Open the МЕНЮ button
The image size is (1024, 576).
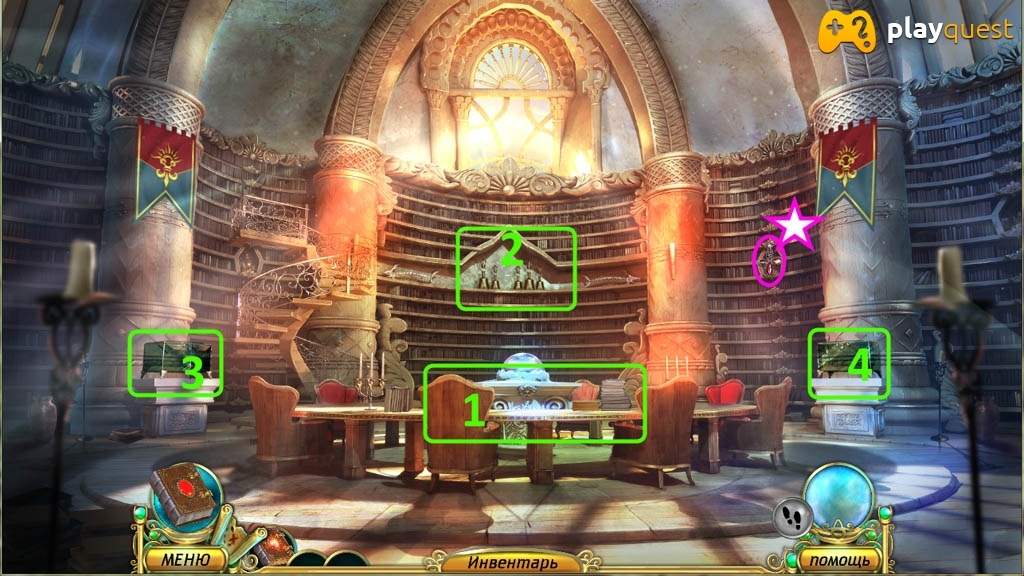pyautogui.click(x=184, y=559)
